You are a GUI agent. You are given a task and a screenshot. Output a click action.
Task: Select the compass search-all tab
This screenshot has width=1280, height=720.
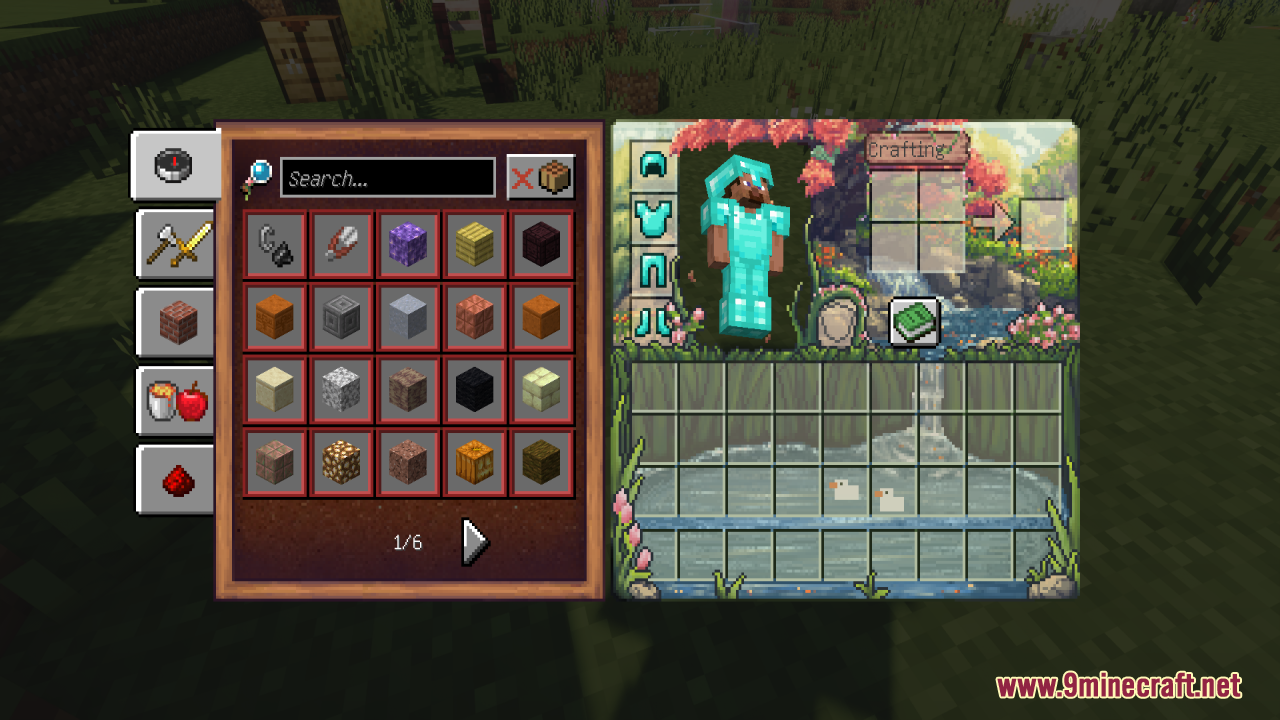pos(174,165)
